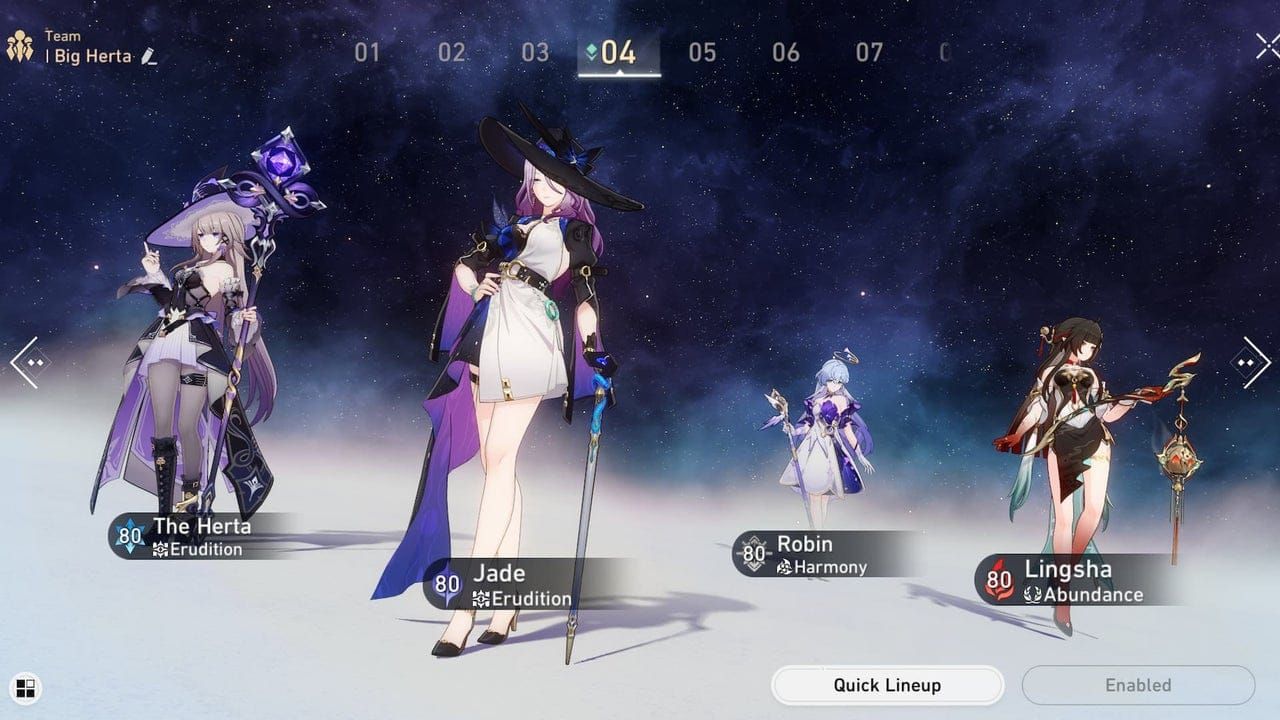Rename the Big Herta team with pencil icon
The height and width of the screenshot is (720, 1280).
(149, 56)
